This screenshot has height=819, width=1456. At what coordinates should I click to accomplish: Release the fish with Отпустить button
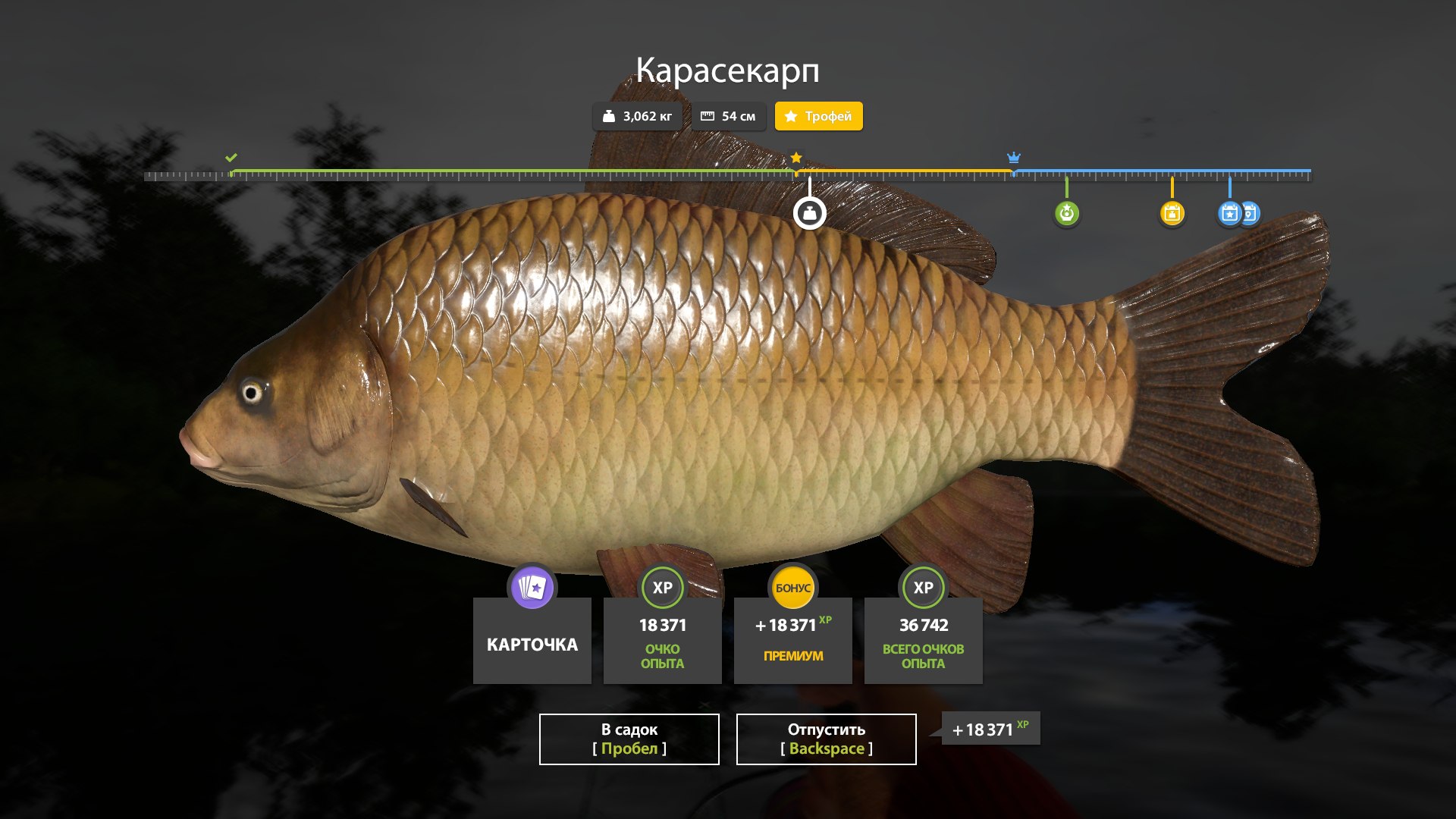[x=826, y=739]
